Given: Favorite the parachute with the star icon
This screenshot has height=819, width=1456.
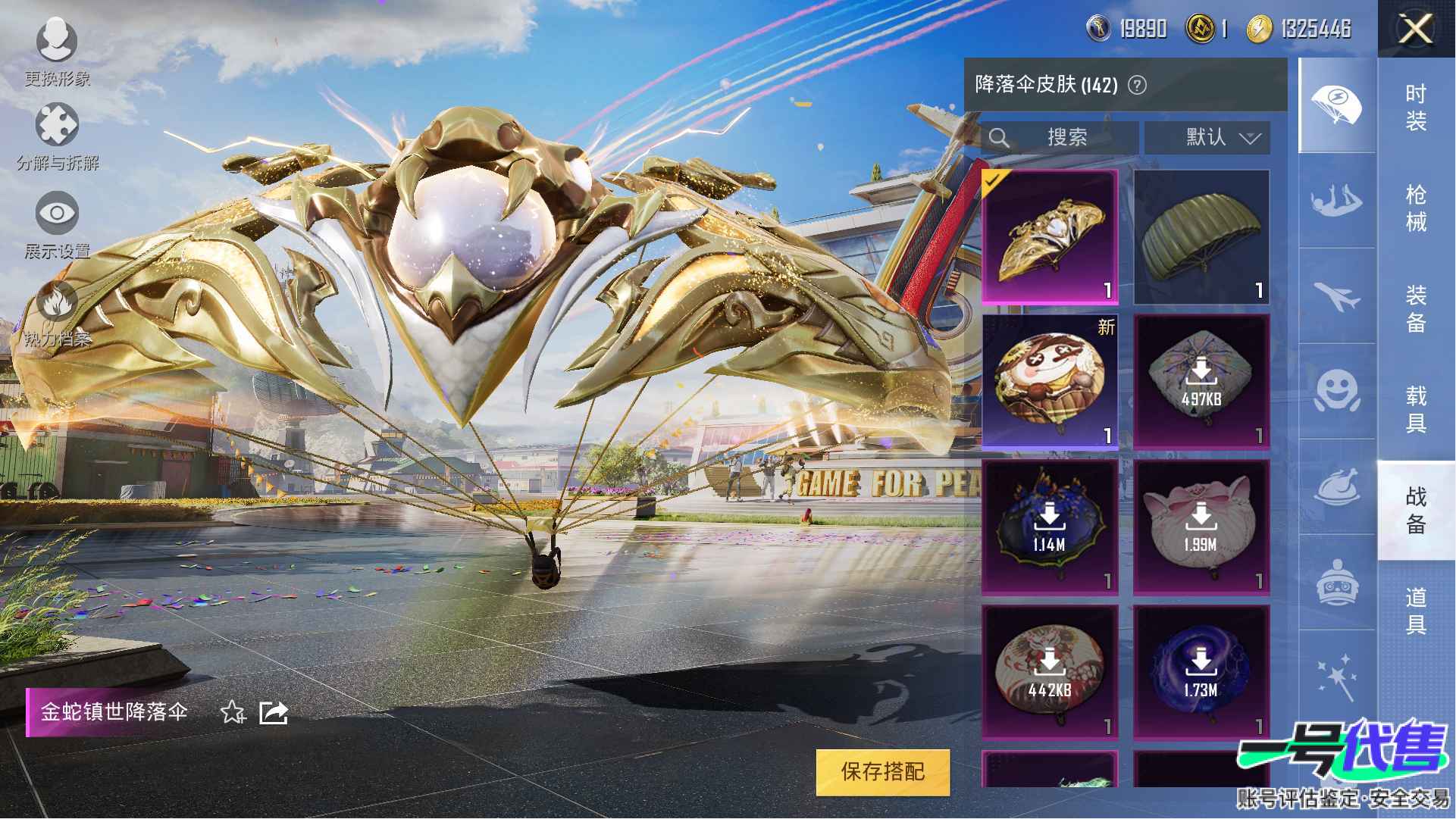Looking at the screenshot, I should pyautogui.click(x=232, y=712).
